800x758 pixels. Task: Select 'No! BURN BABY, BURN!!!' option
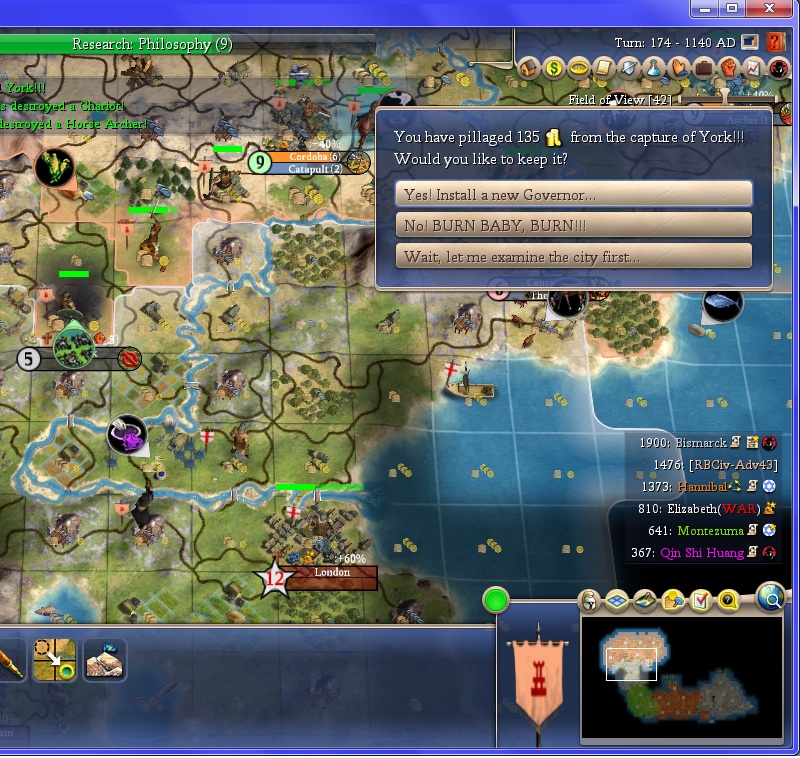pos(574,225)
